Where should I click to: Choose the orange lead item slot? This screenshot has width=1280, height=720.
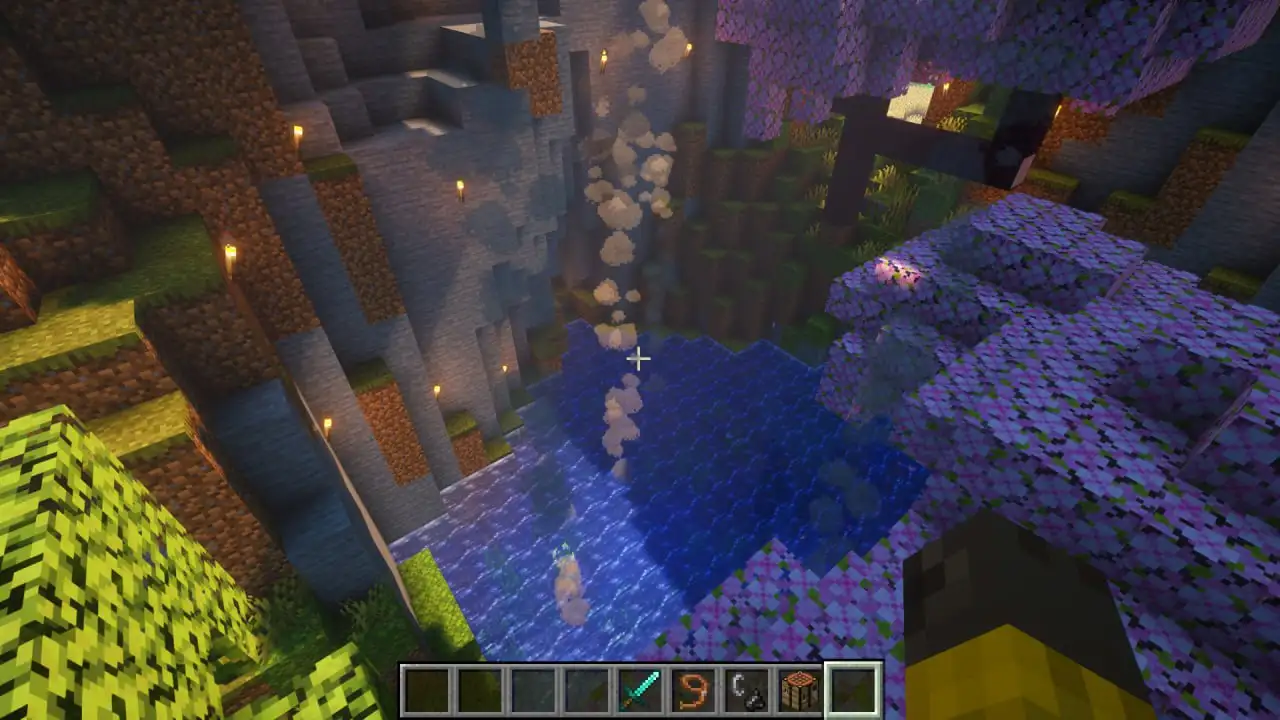(693, 690)
